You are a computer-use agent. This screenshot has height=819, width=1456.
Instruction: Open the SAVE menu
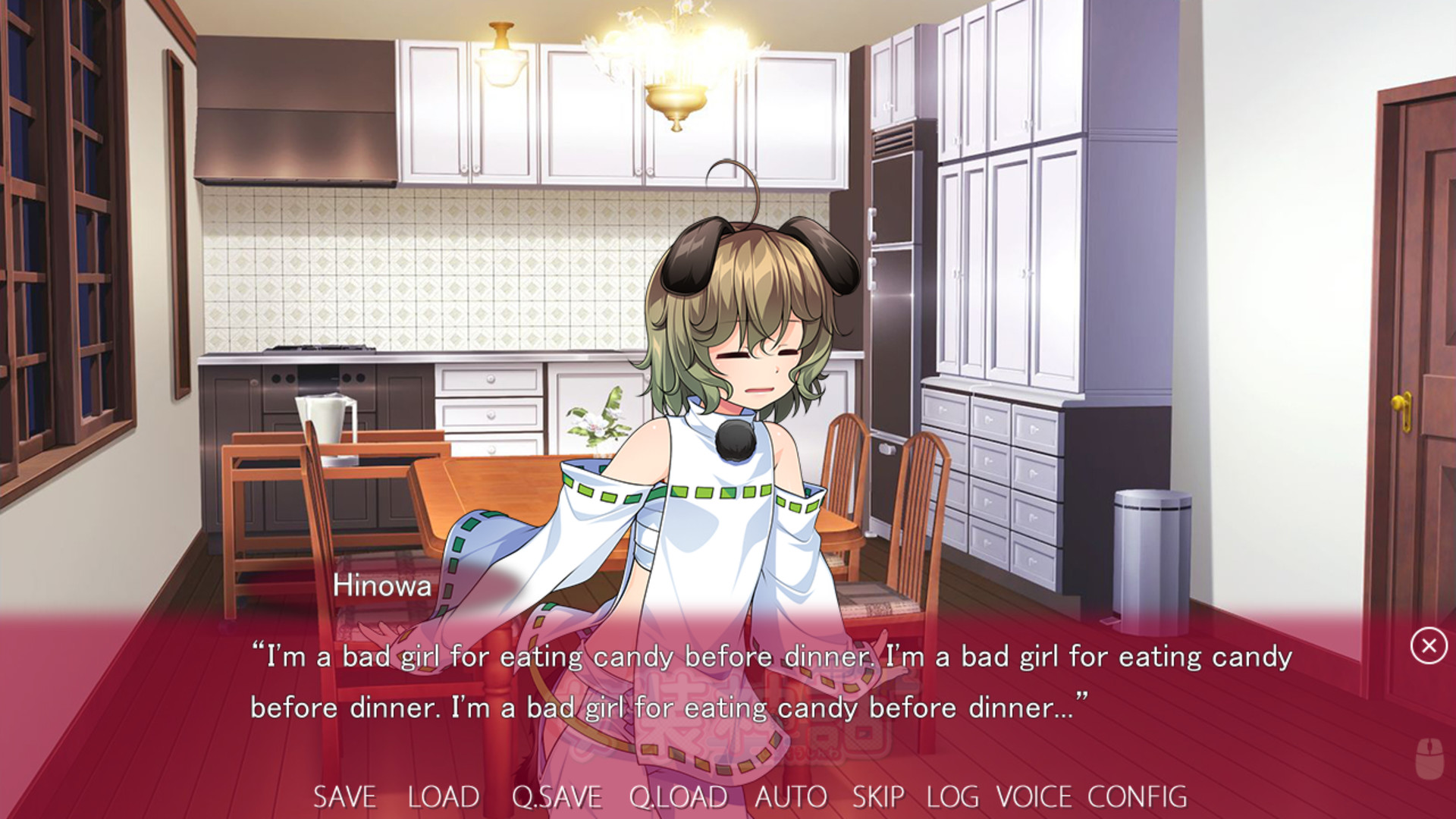pos(344,796)
